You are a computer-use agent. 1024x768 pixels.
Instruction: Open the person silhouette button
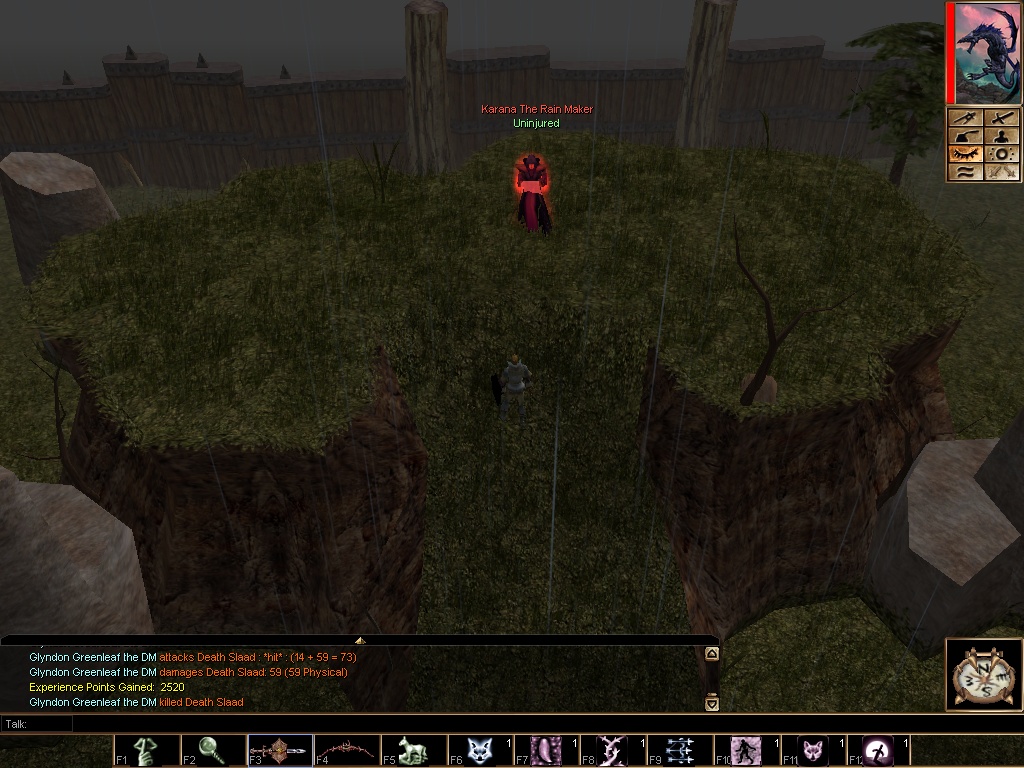(x=1001, y=136)
